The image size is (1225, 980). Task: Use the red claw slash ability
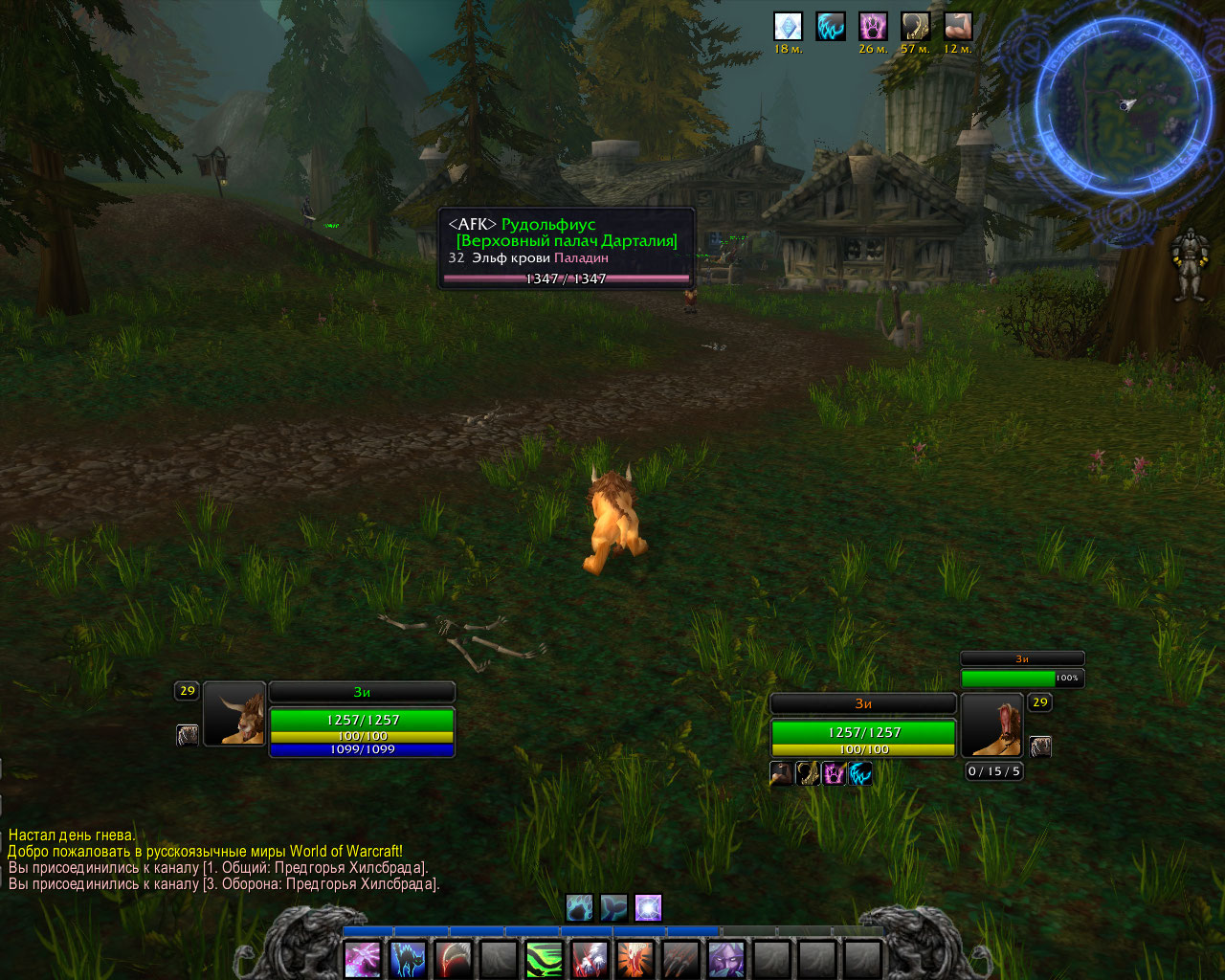pos(454,958)
